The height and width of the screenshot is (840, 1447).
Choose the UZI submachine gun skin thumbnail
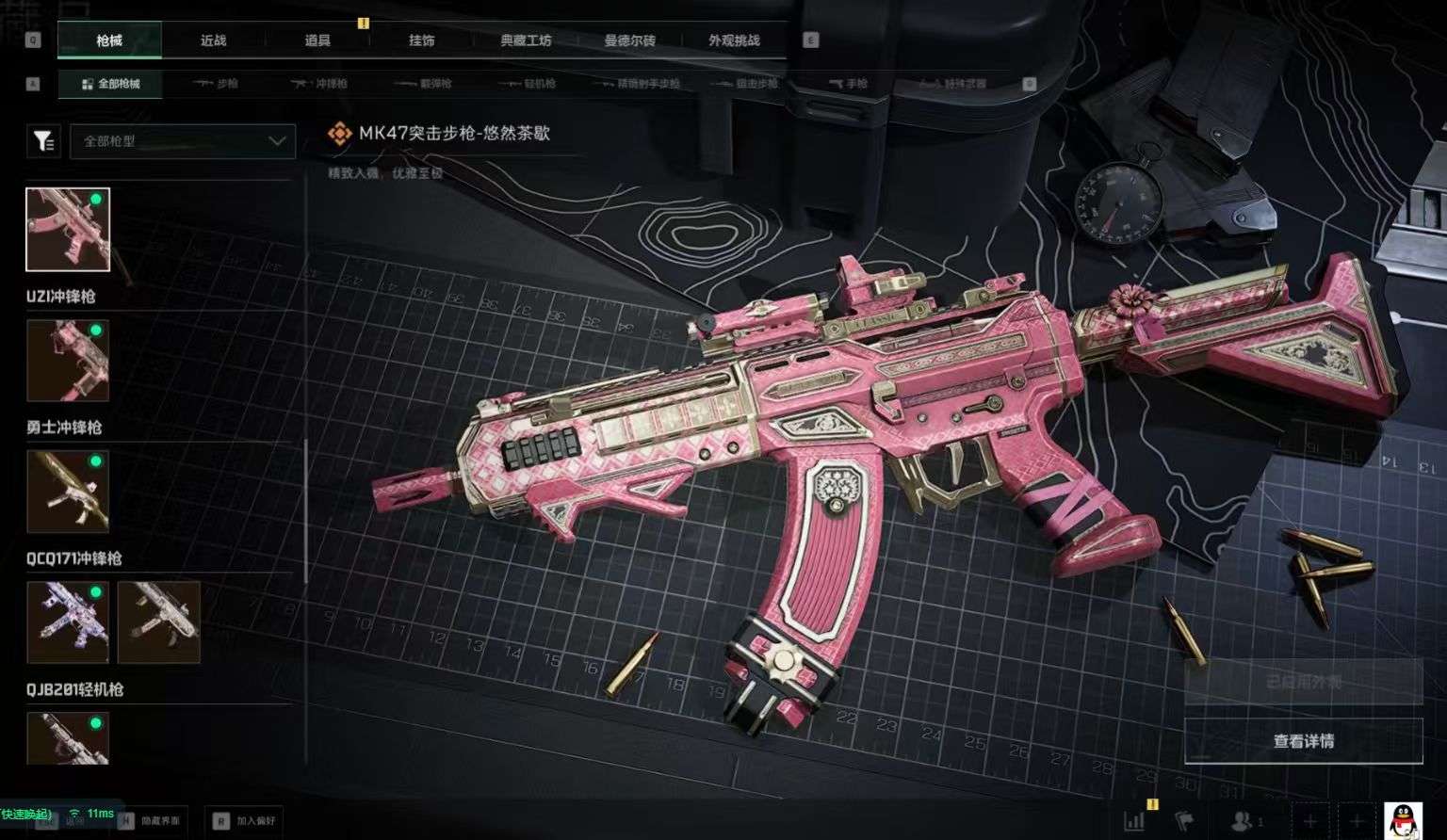click(68, 361)
